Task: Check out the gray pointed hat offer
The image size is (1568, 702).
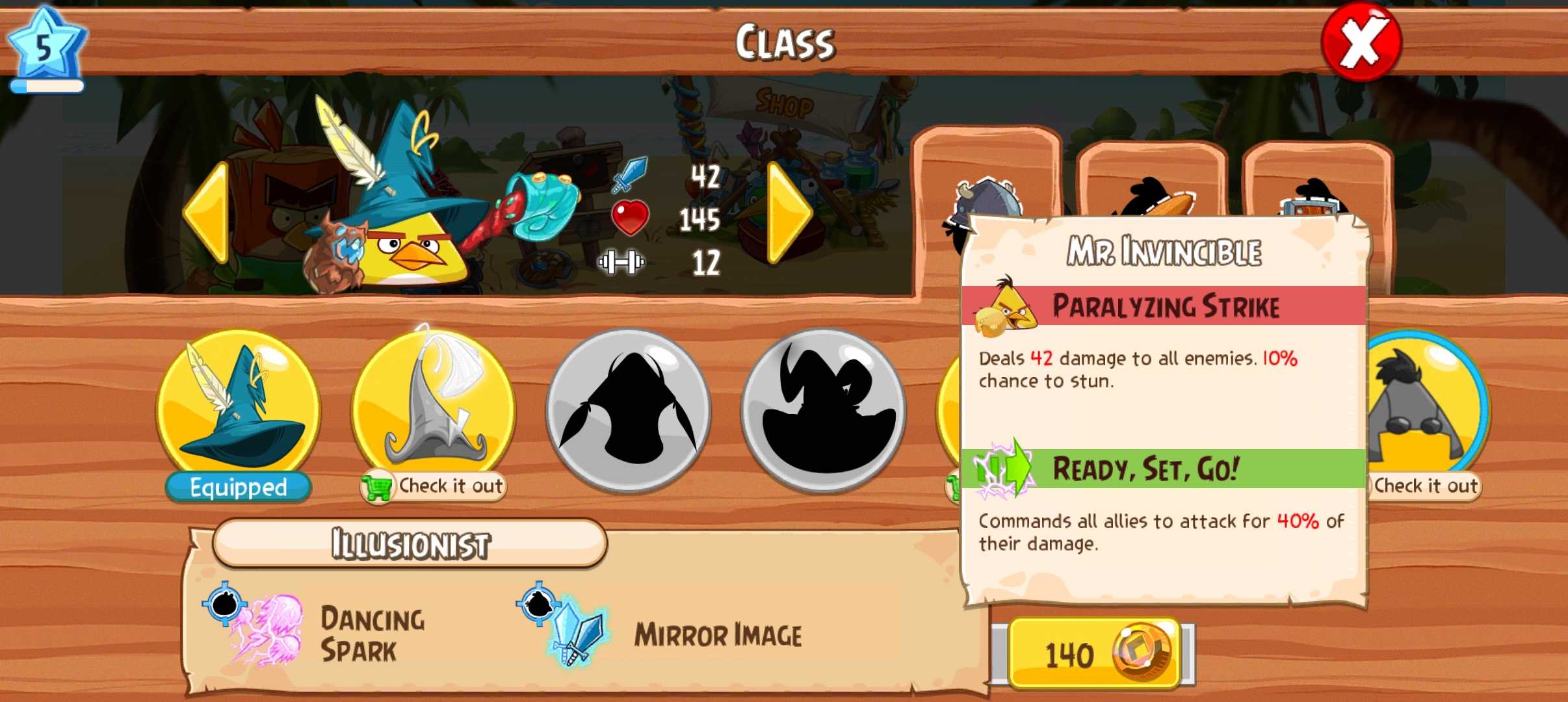Action: (434, 486)
